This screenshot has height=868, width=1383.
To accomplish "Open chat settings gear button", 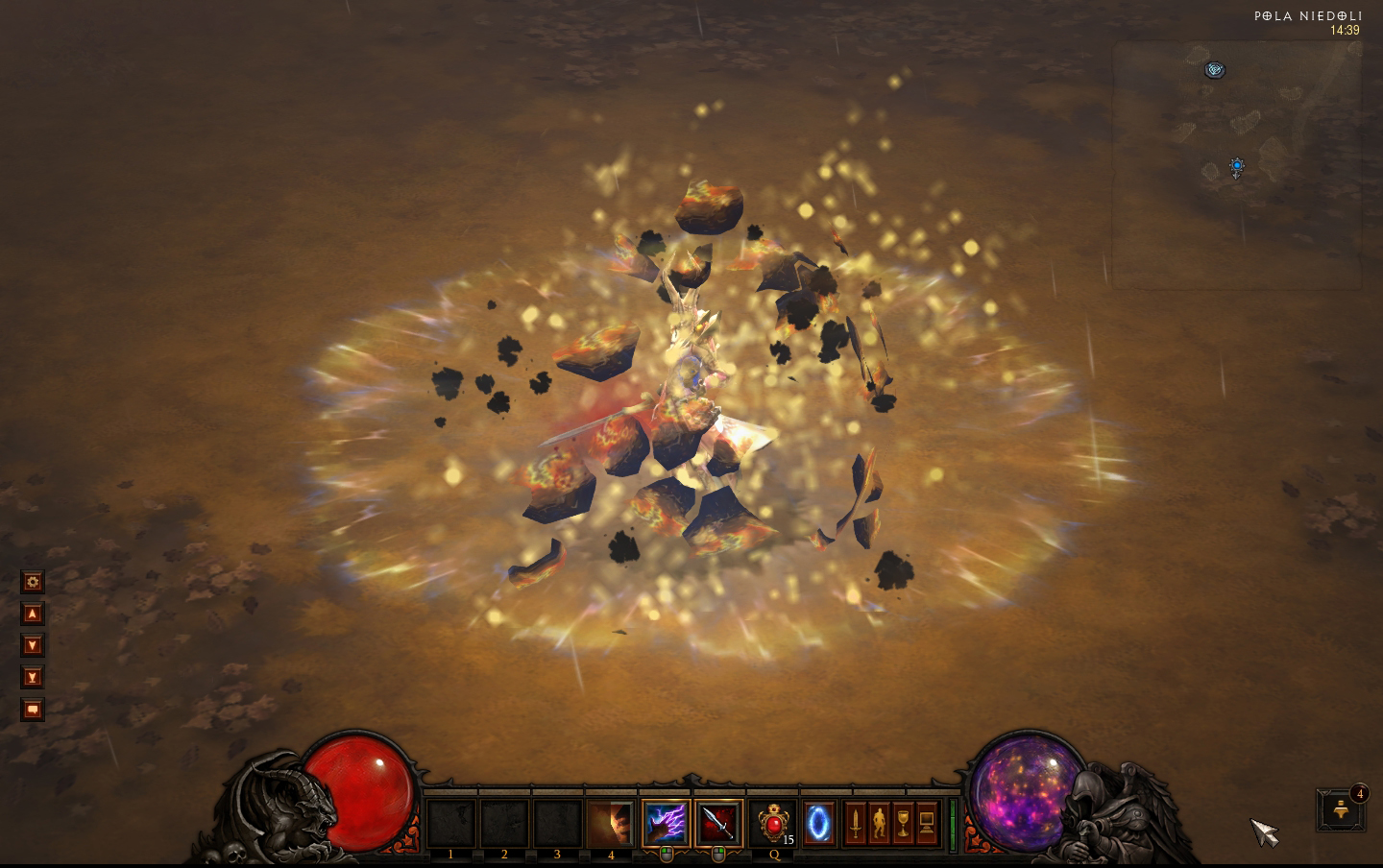I will pos(33,582).
